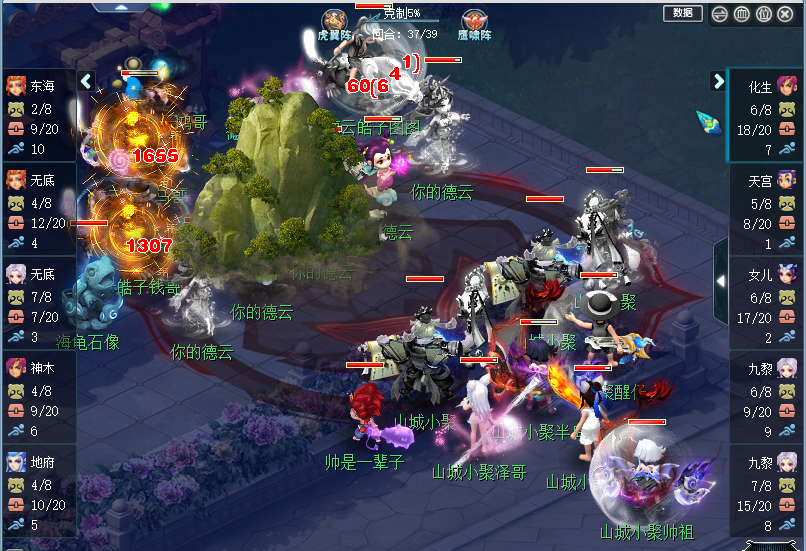Select the 地府 team member entry
This screenshot has height=551, width=806.
coord(38,493)
